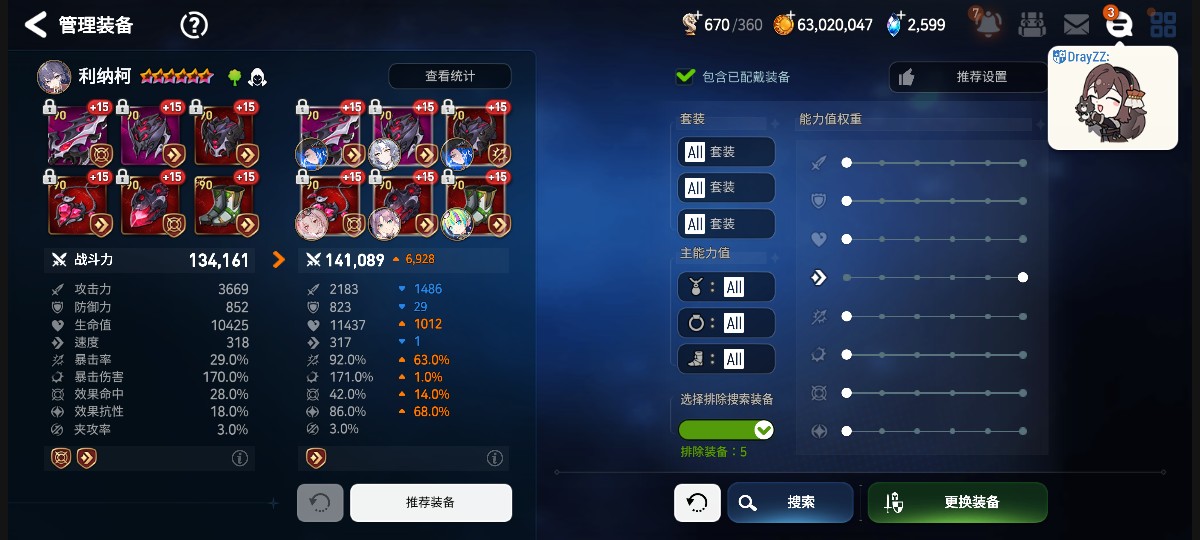Open the grid main menu icon

1162,24
